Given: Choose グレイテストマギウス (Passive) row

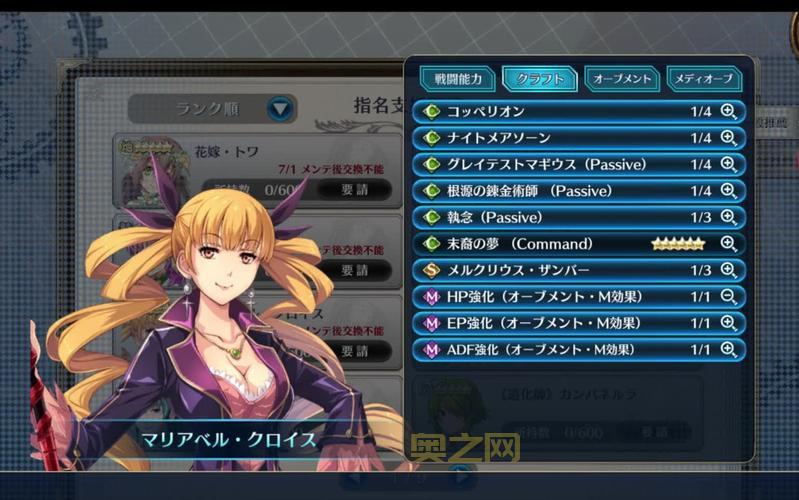Looking at the screenshot, I should tap(560, 164).
